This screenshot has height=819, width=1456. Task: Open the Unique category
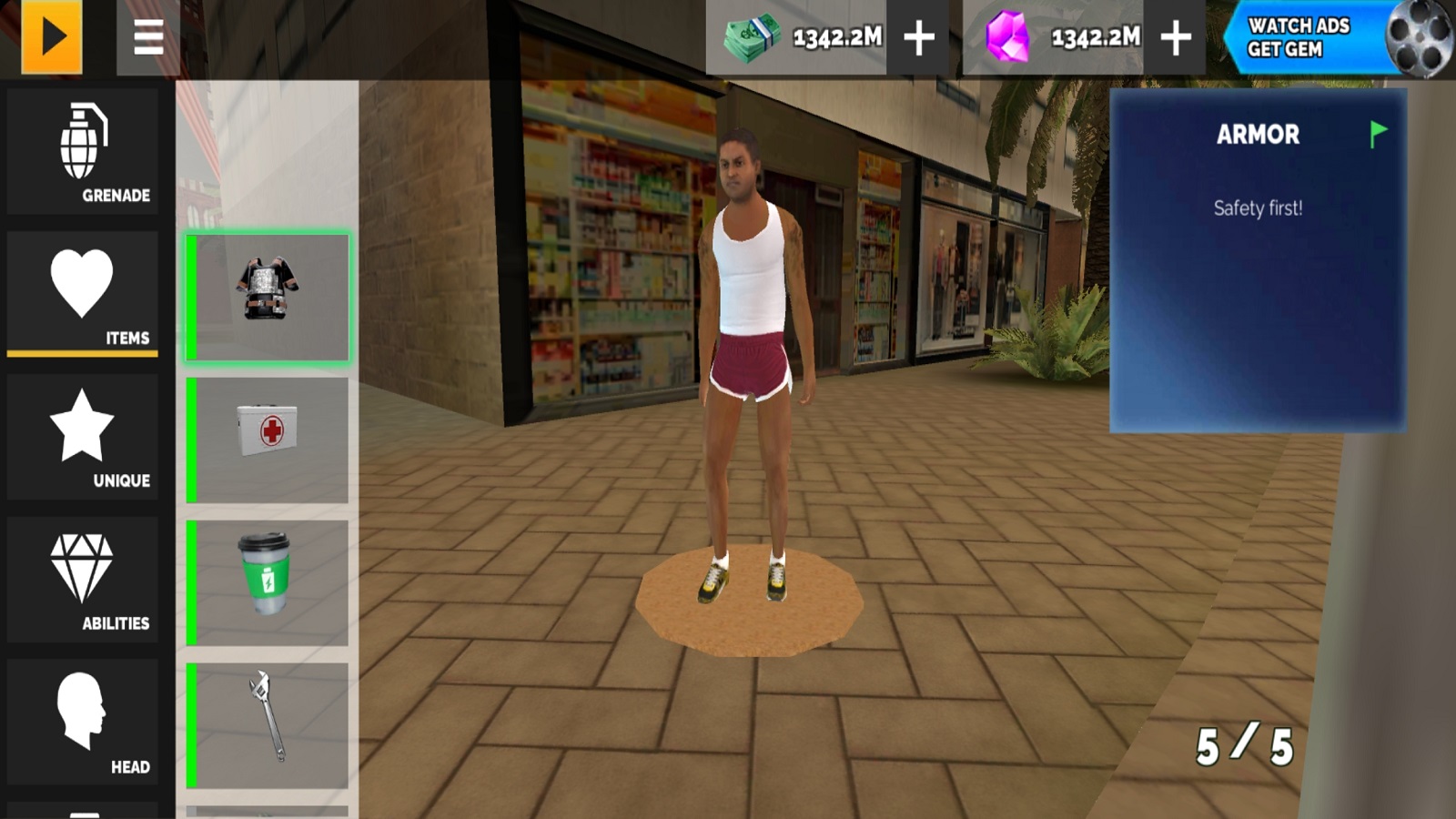tap(83, 437)
